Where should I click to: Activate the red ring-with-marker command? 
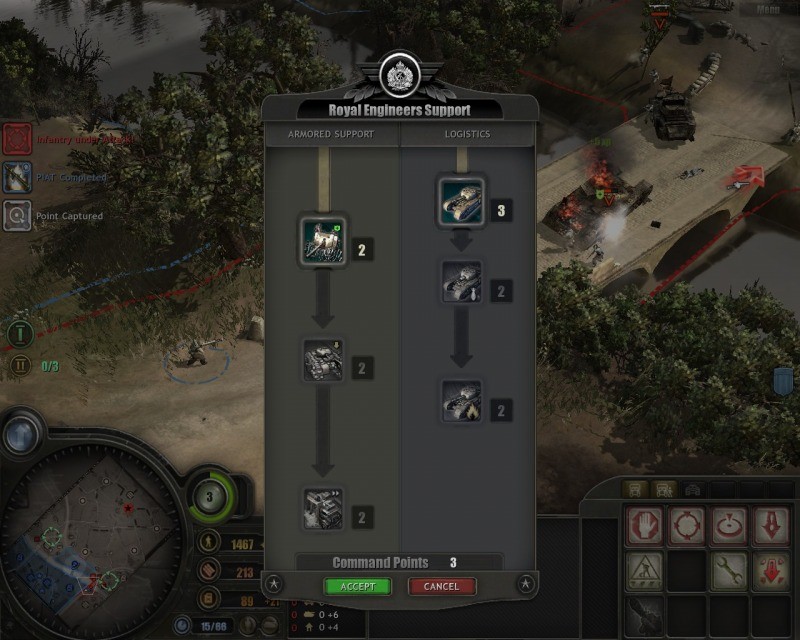click(730, 525)
